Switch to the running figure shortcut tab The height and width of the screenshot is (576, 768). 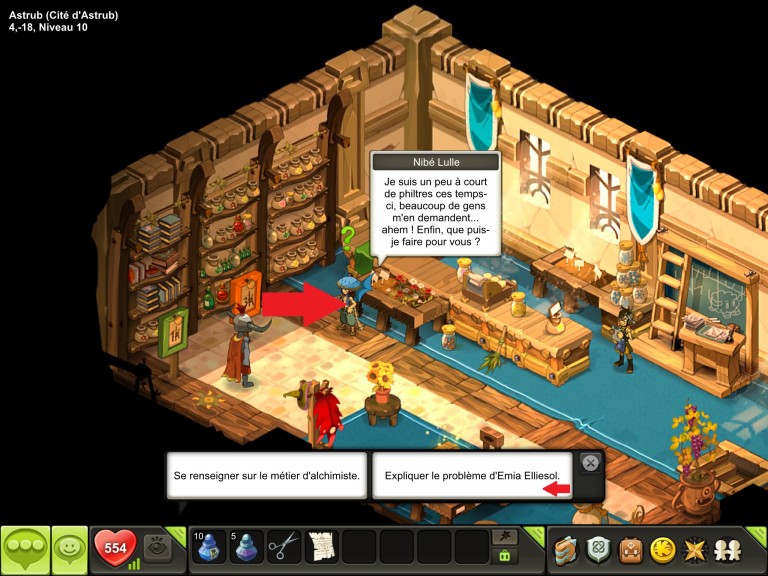coord(505,536)
